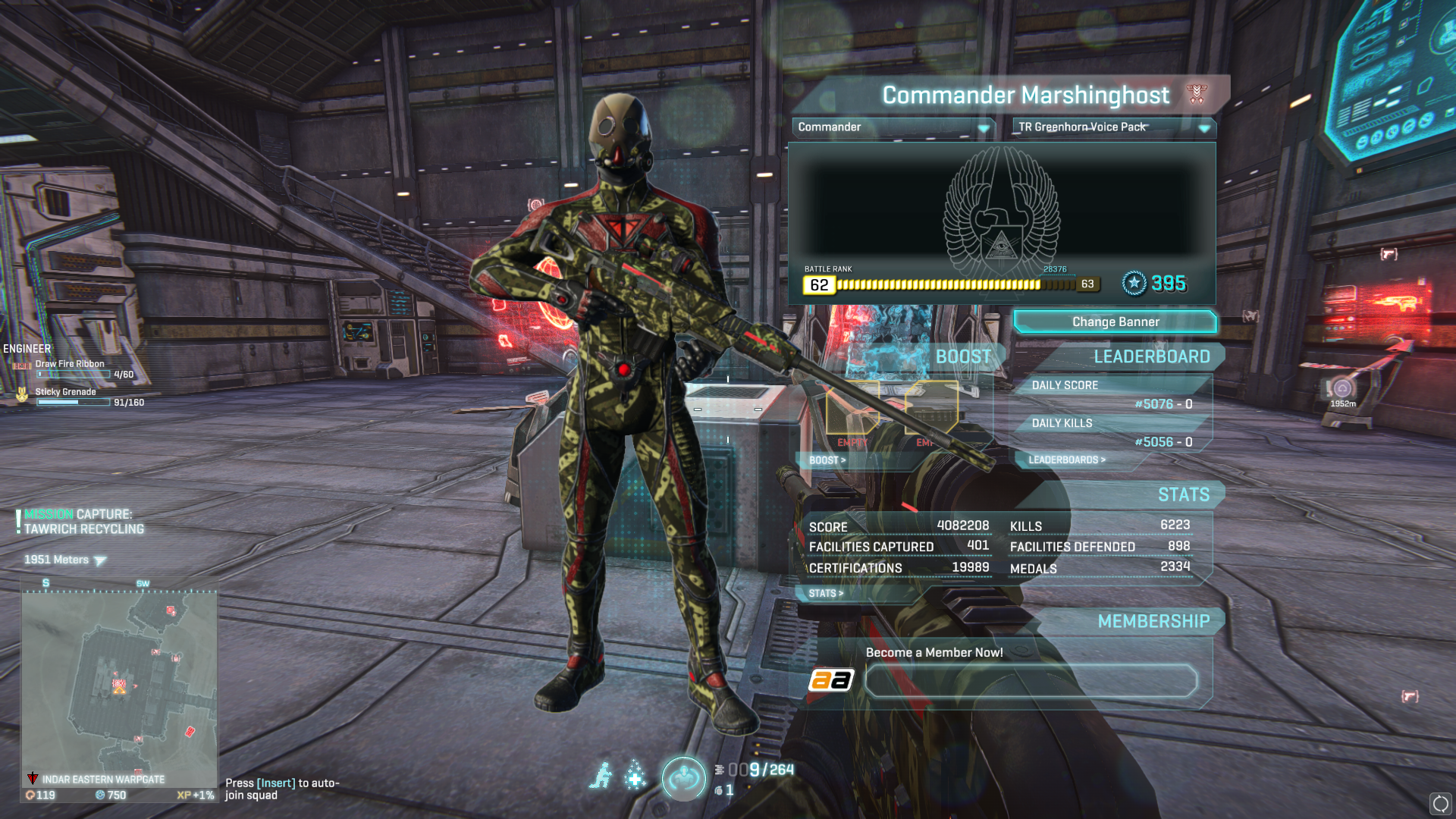Click the Change Banner button
The image size is (1456, 819).
(x=1115, y=322)
